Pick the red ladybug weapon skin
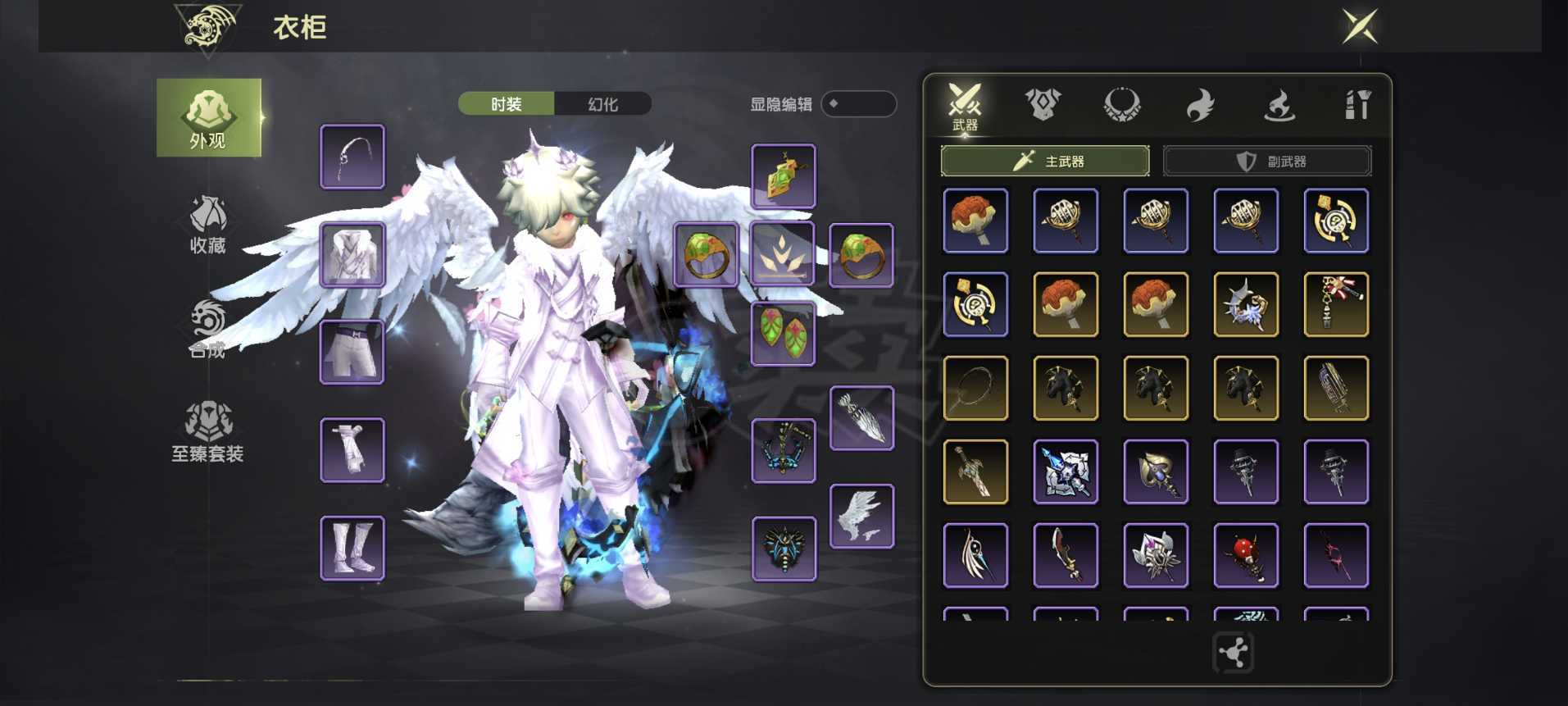Screen dimensions: 1568x706 click(x=1246, y=555)
